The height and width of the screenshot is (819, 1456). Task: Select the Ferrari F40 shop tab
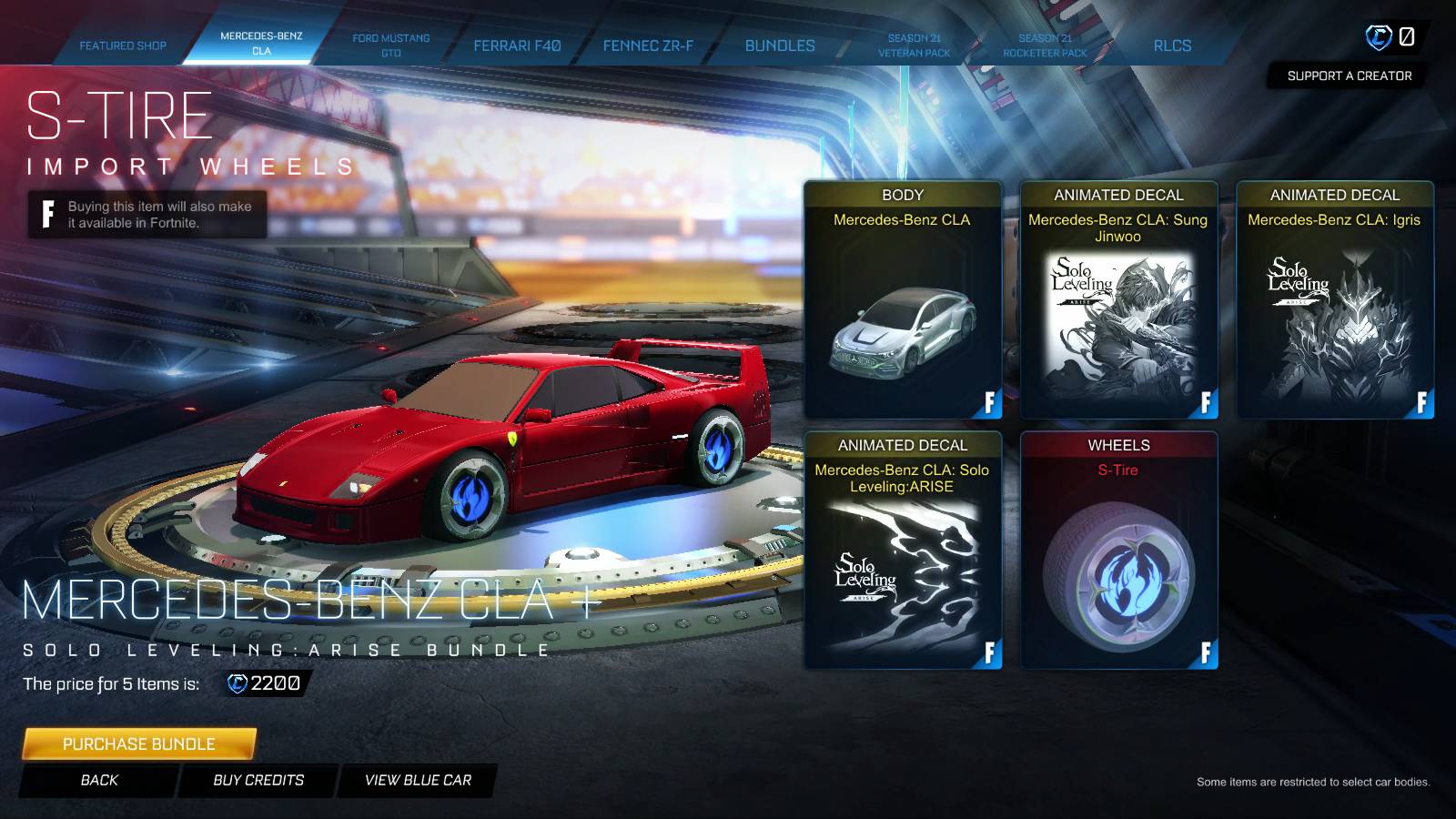point(517,45)
